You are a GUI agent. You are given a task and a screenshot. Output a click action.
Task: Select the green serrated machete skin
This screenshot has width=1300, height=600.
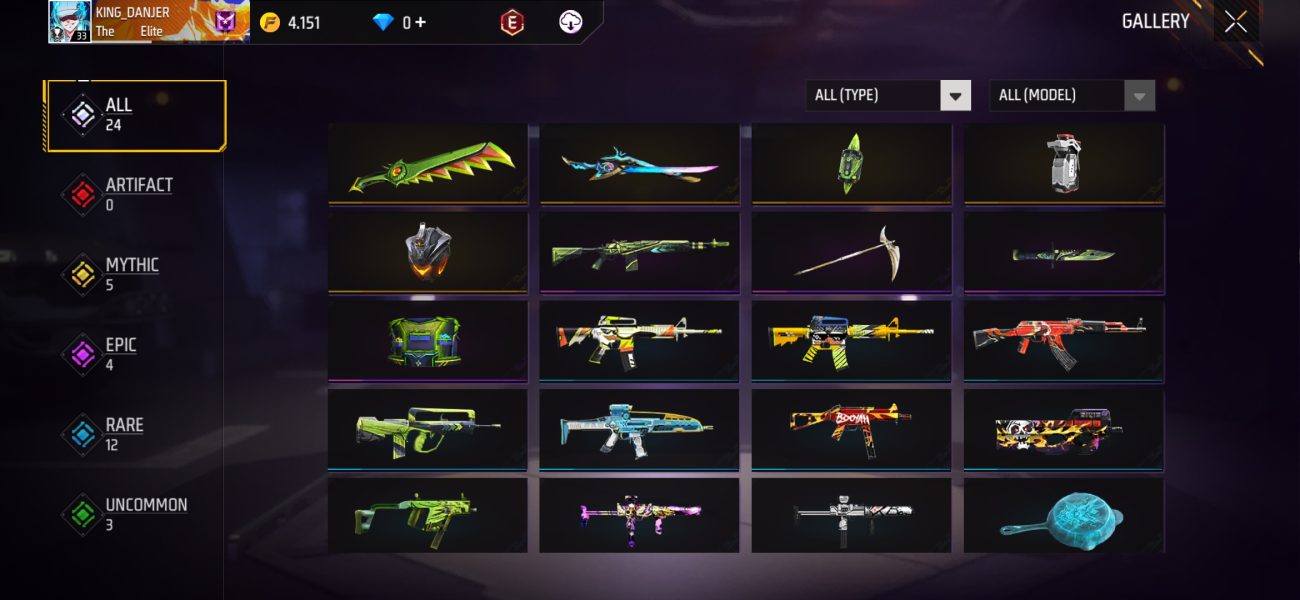tap(428, 164)
